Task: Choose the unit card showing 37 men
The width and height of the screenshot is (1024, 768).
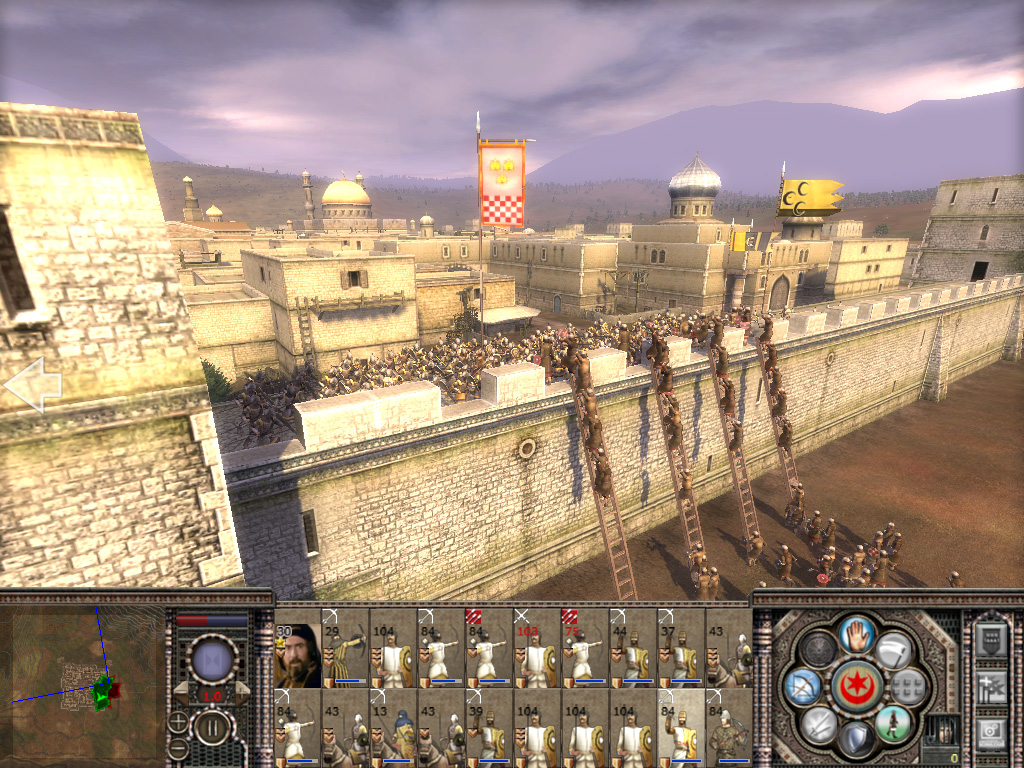Action: 681,657
